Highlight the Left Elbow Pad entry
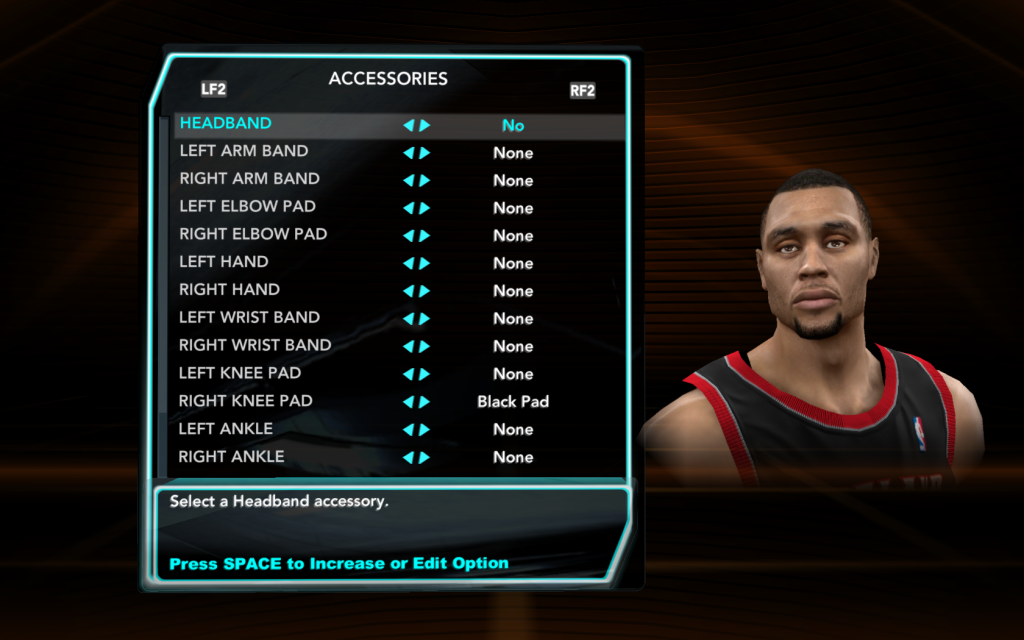 [247, 207]
